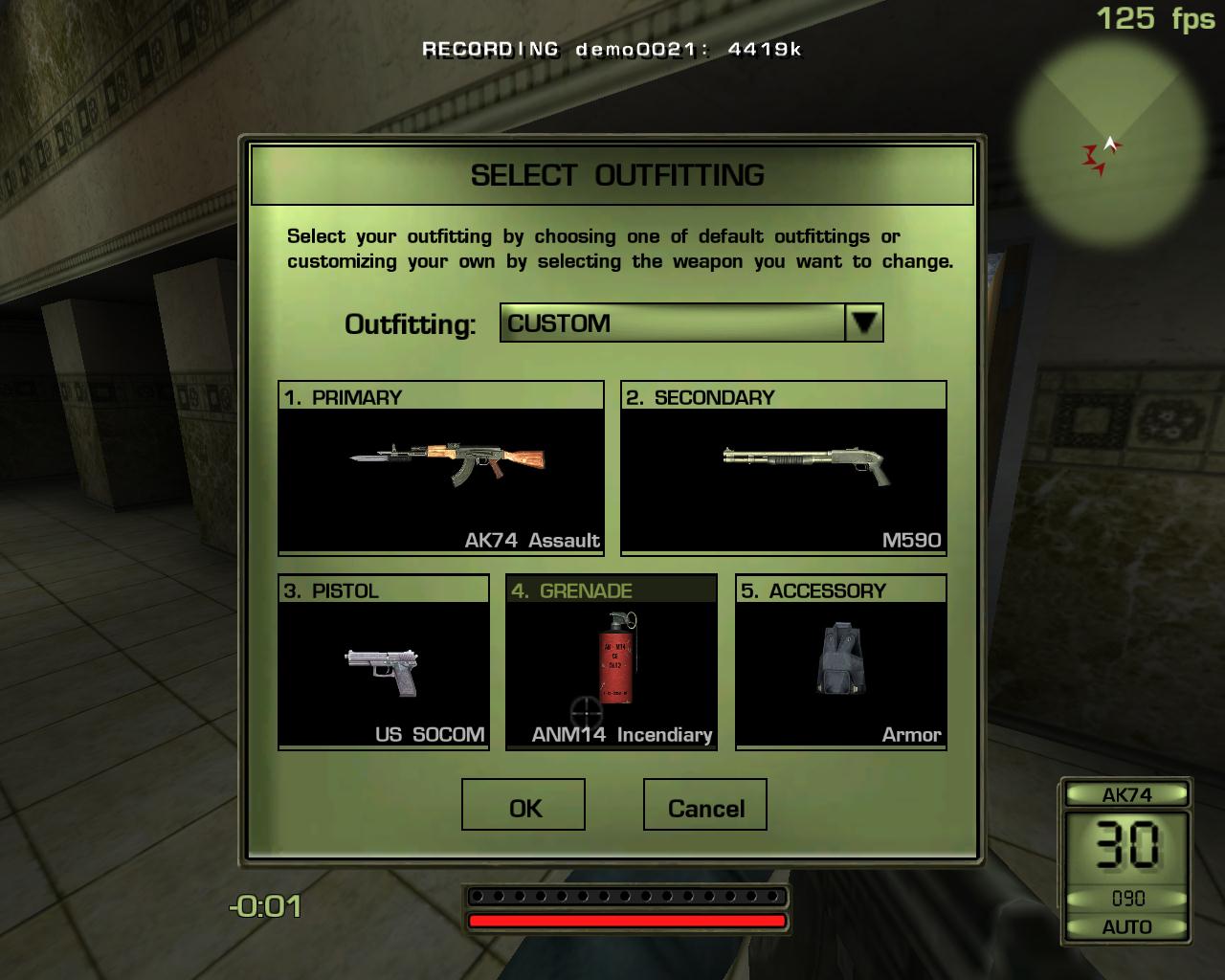
Task: Pick the ANM14 Incendiary grenade slot
Action: tap(611, 662)
